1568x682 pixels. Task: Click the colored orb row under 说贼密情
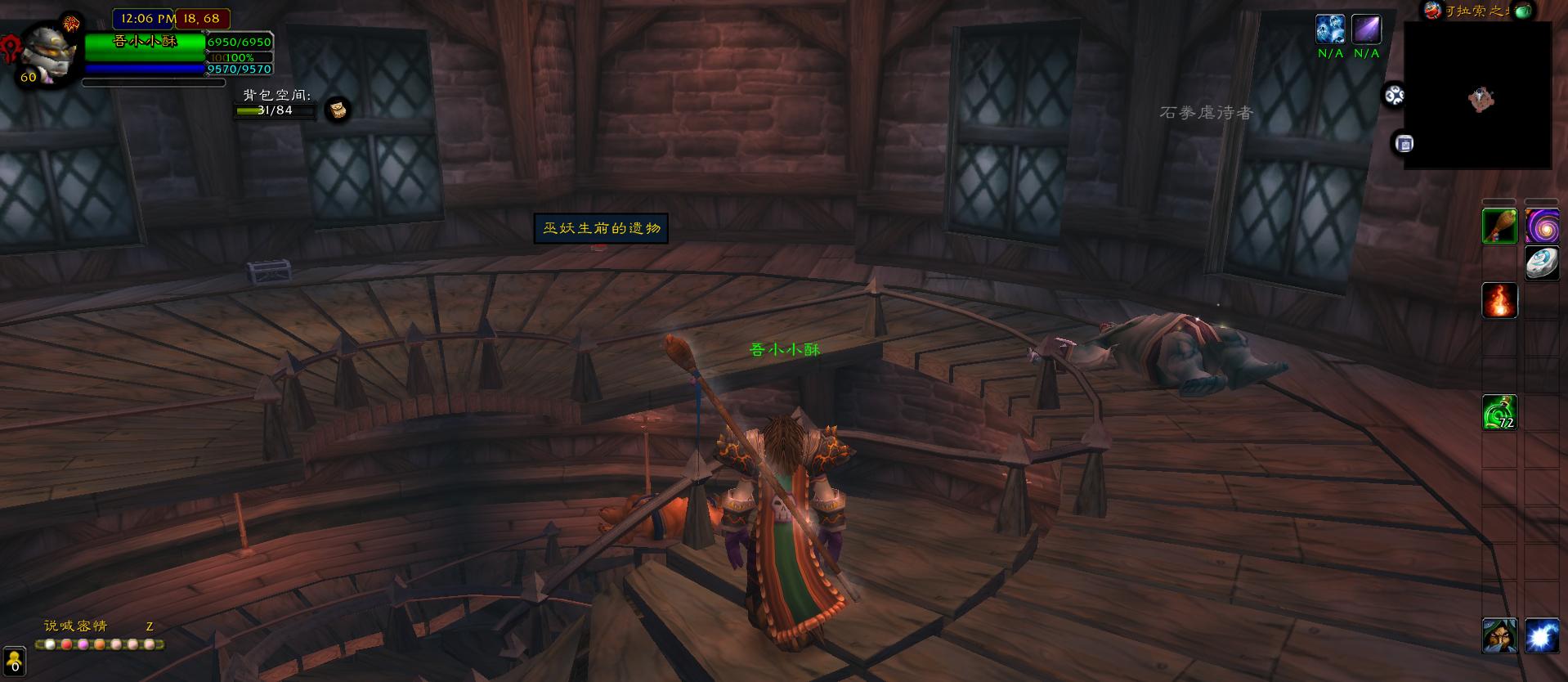pos(101,644)
